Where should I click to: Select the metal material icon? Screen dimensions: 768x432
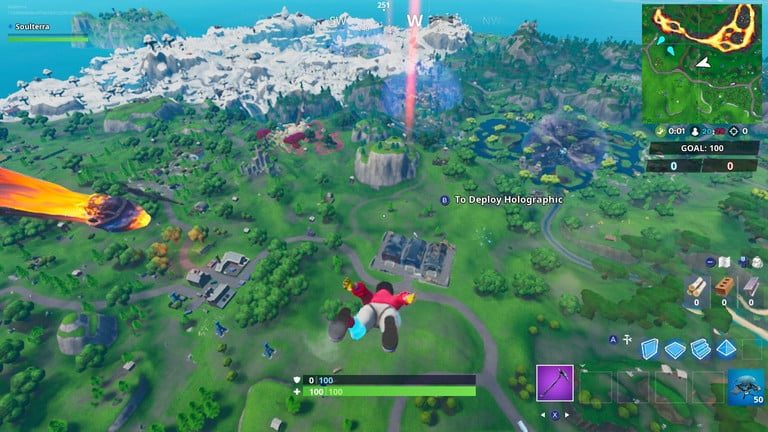pyautogui.click(x=749, y=287)
